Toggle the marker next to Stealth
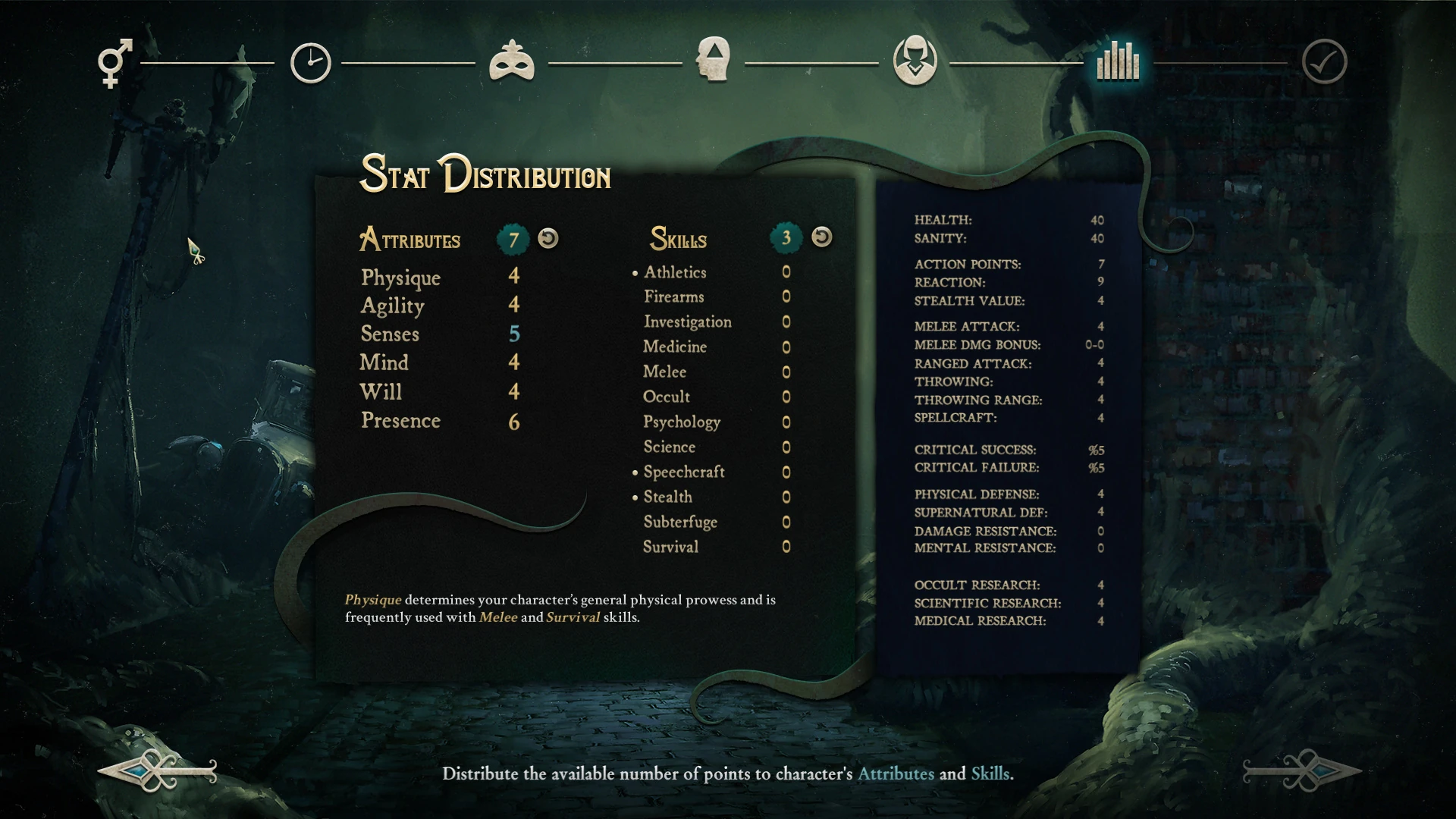The height and width of the screenshot is (819, 1456). pyautogui.click(x=634, y=497)
